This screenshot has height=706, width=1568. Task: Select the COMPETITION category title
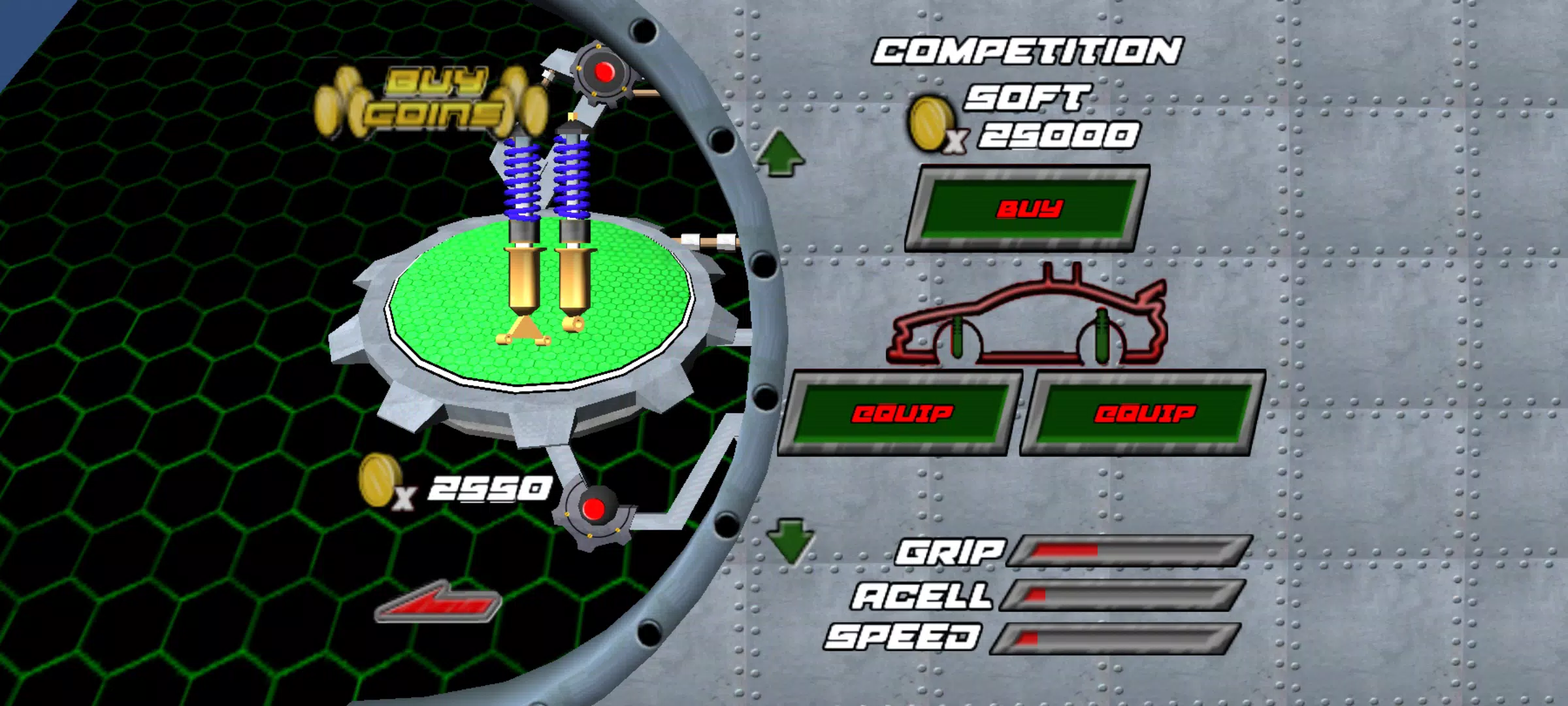pyautogui.click(x=1029, y=49)
